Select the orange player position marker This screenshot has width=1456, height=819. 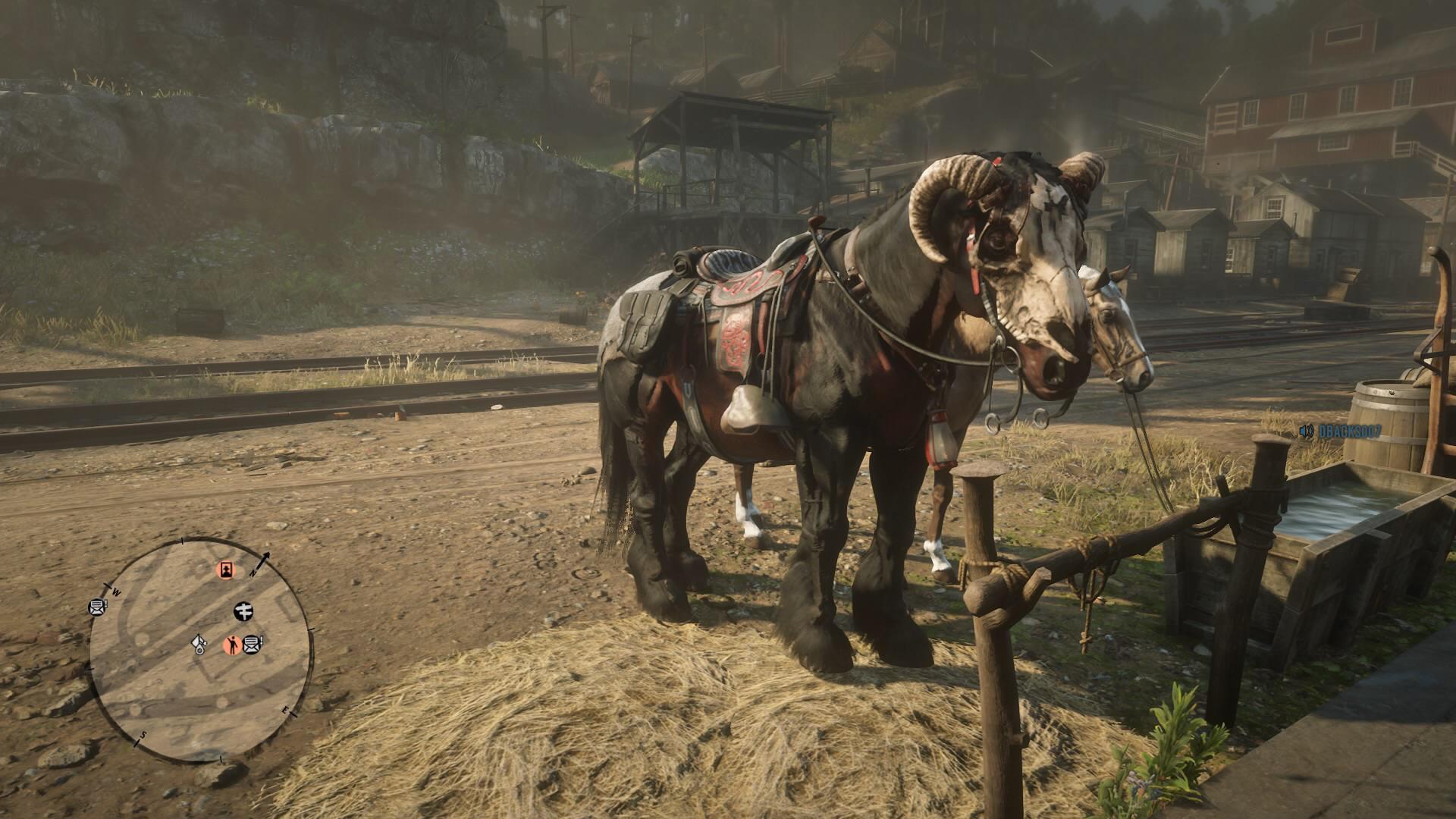coord(233,644)
